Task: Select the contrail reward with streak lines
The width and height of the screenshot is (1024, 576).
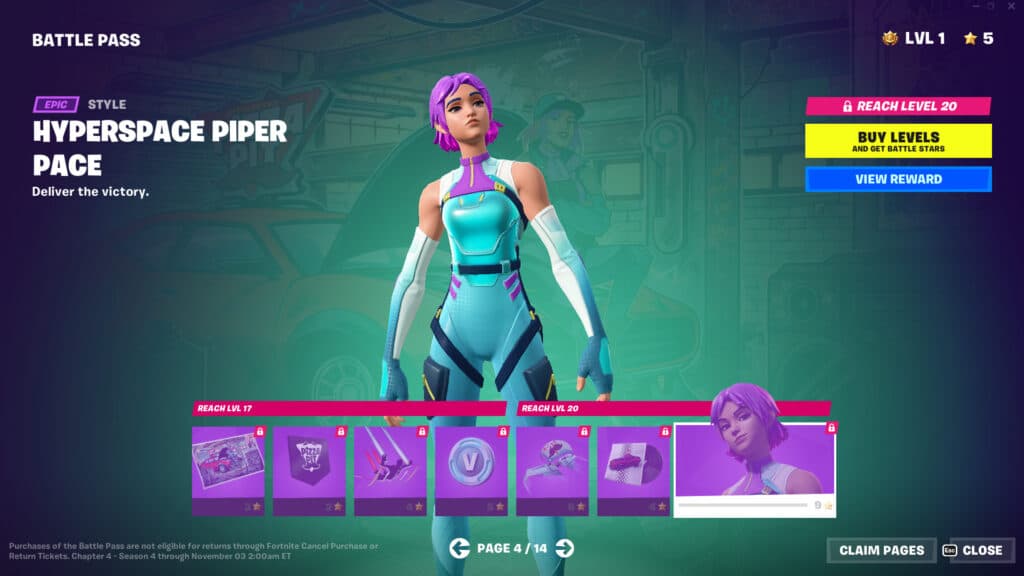Action: [390, 464]
